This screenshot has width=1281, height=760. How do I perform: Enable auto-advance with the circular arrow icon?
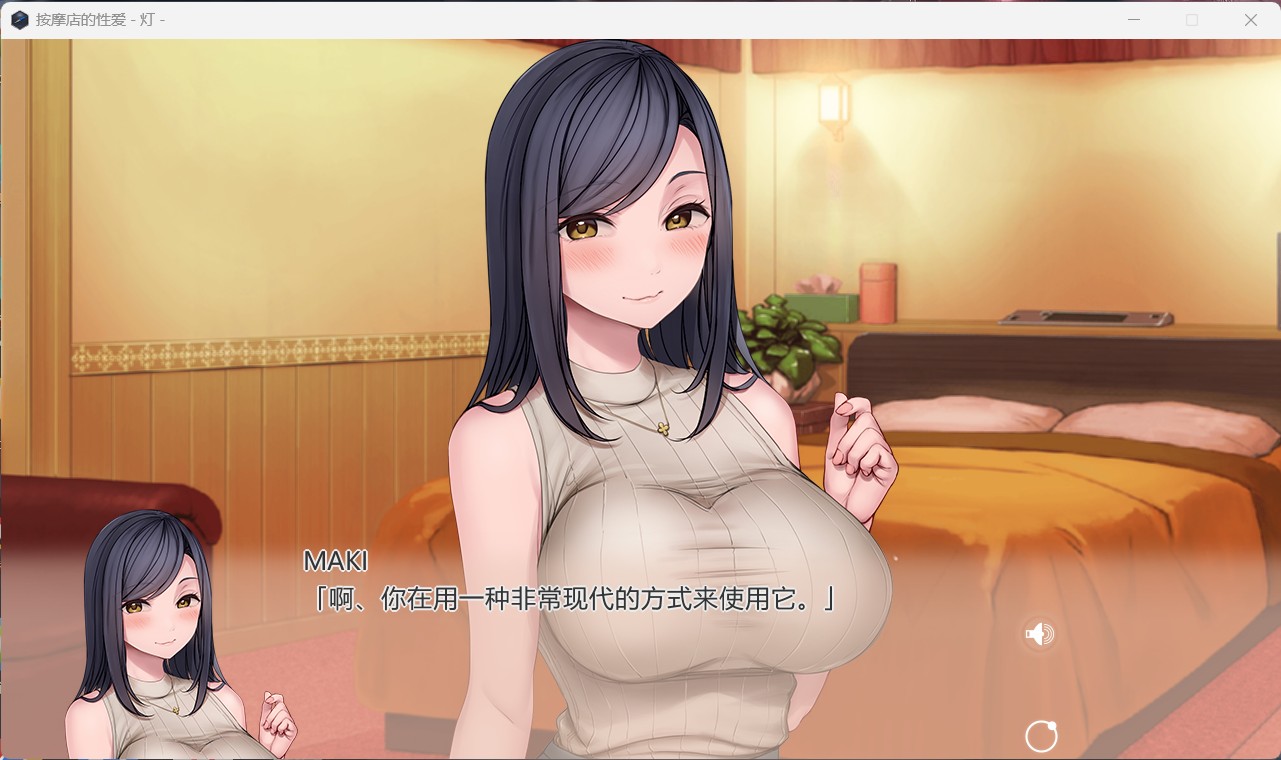[x=1041, y=736]
